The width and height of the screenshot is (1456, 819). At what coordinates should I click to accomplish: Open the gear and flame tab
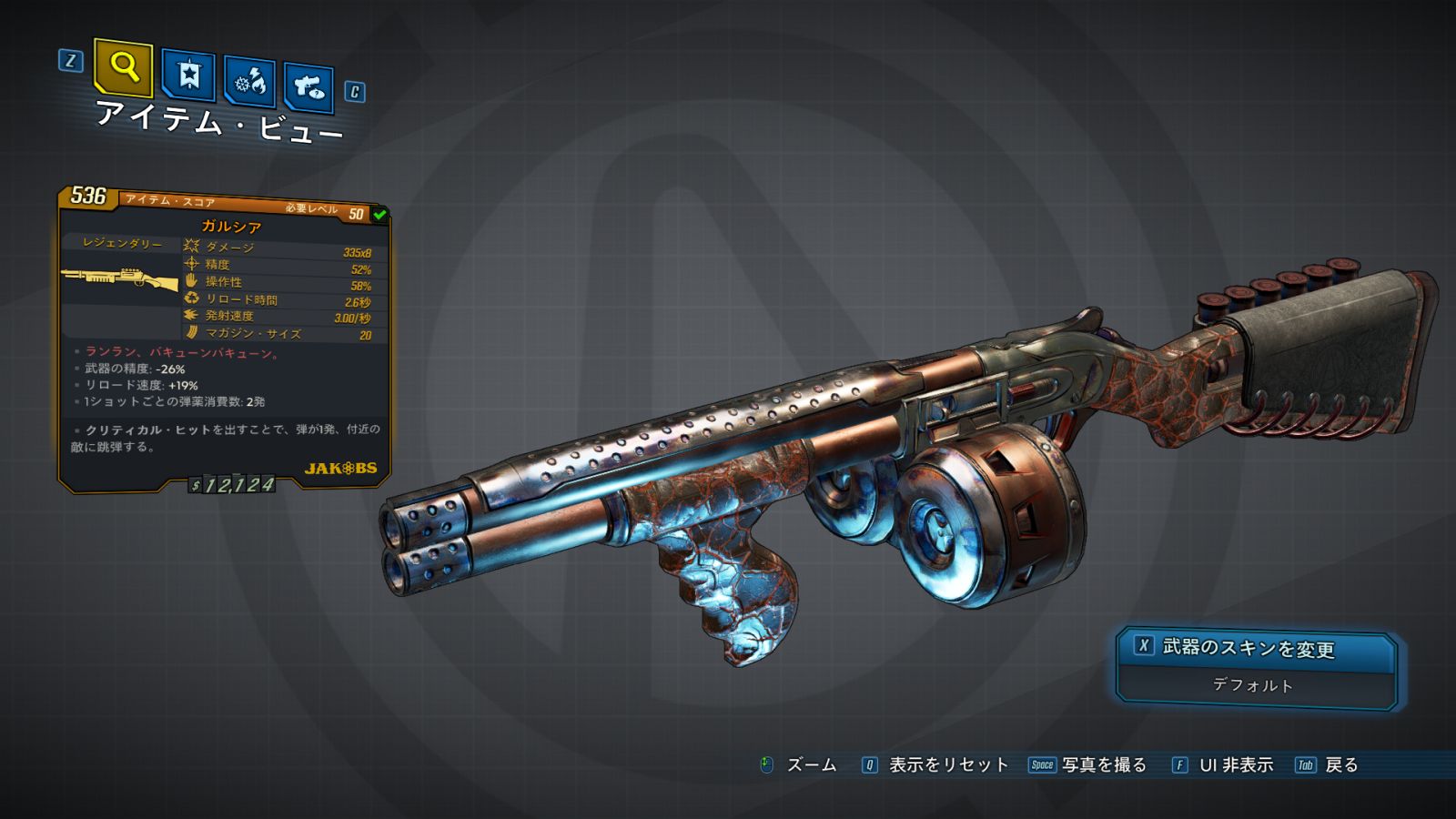coord(250,82)
